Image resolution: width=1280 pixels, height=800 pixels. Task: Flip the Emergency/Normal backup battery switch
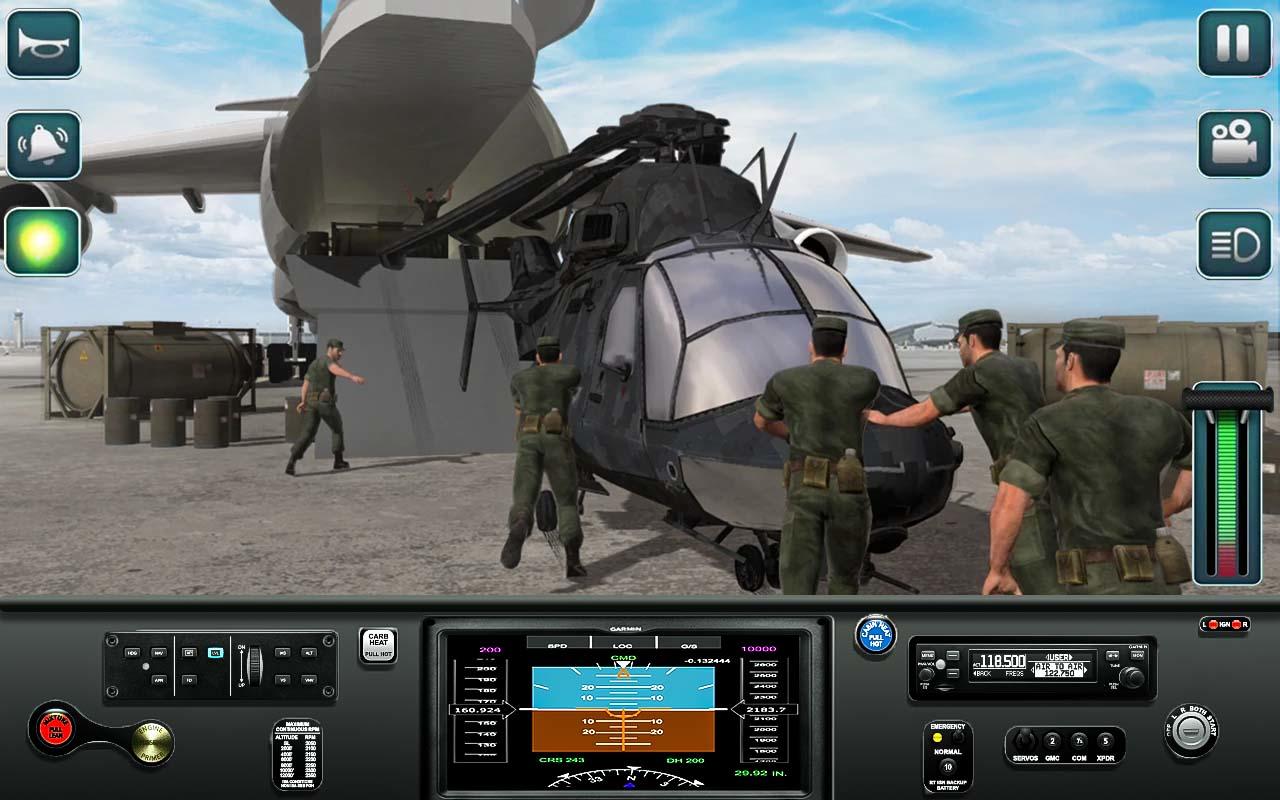[956, 736]
